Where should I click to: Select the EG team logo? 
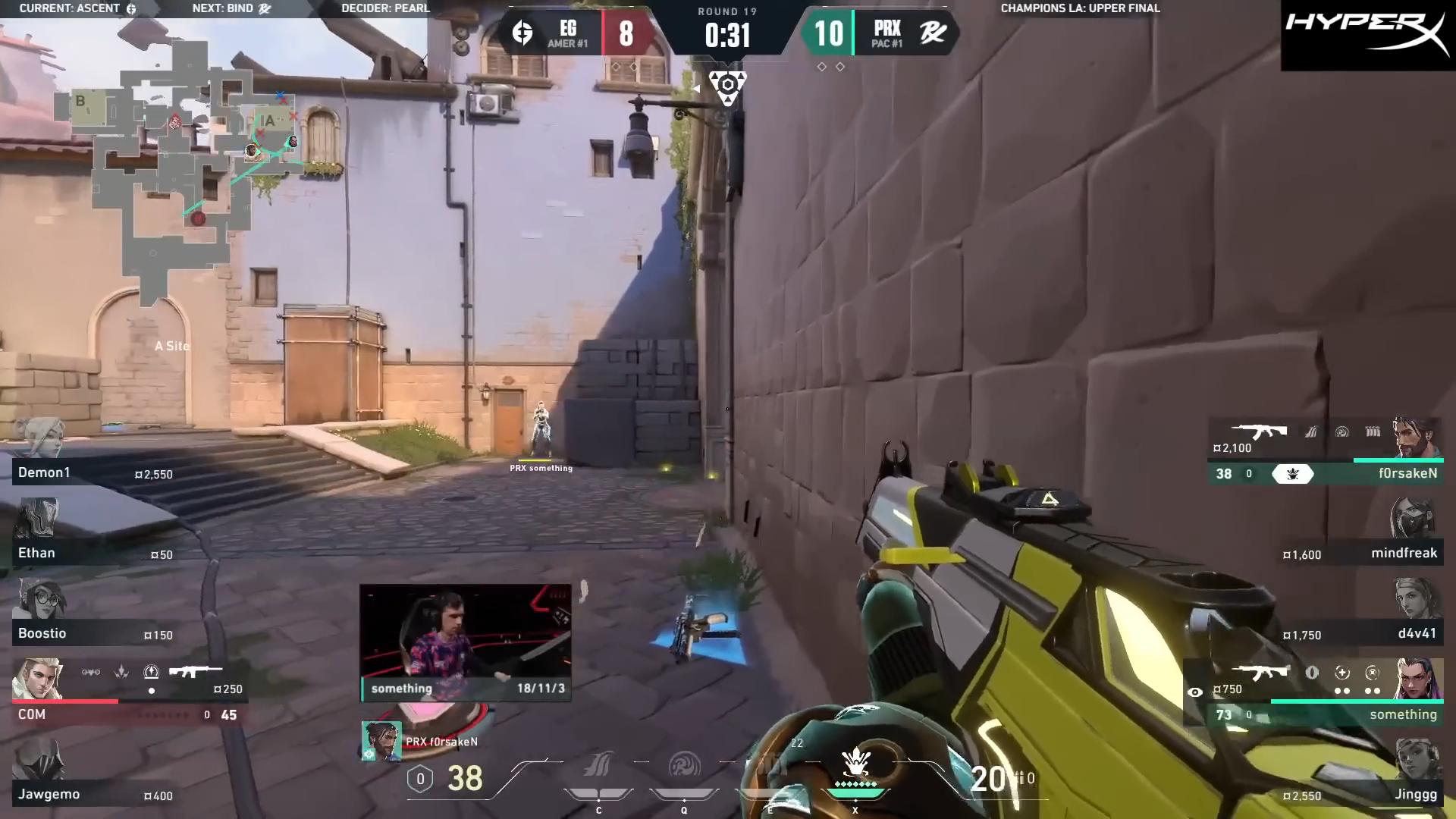click(522, 33)
